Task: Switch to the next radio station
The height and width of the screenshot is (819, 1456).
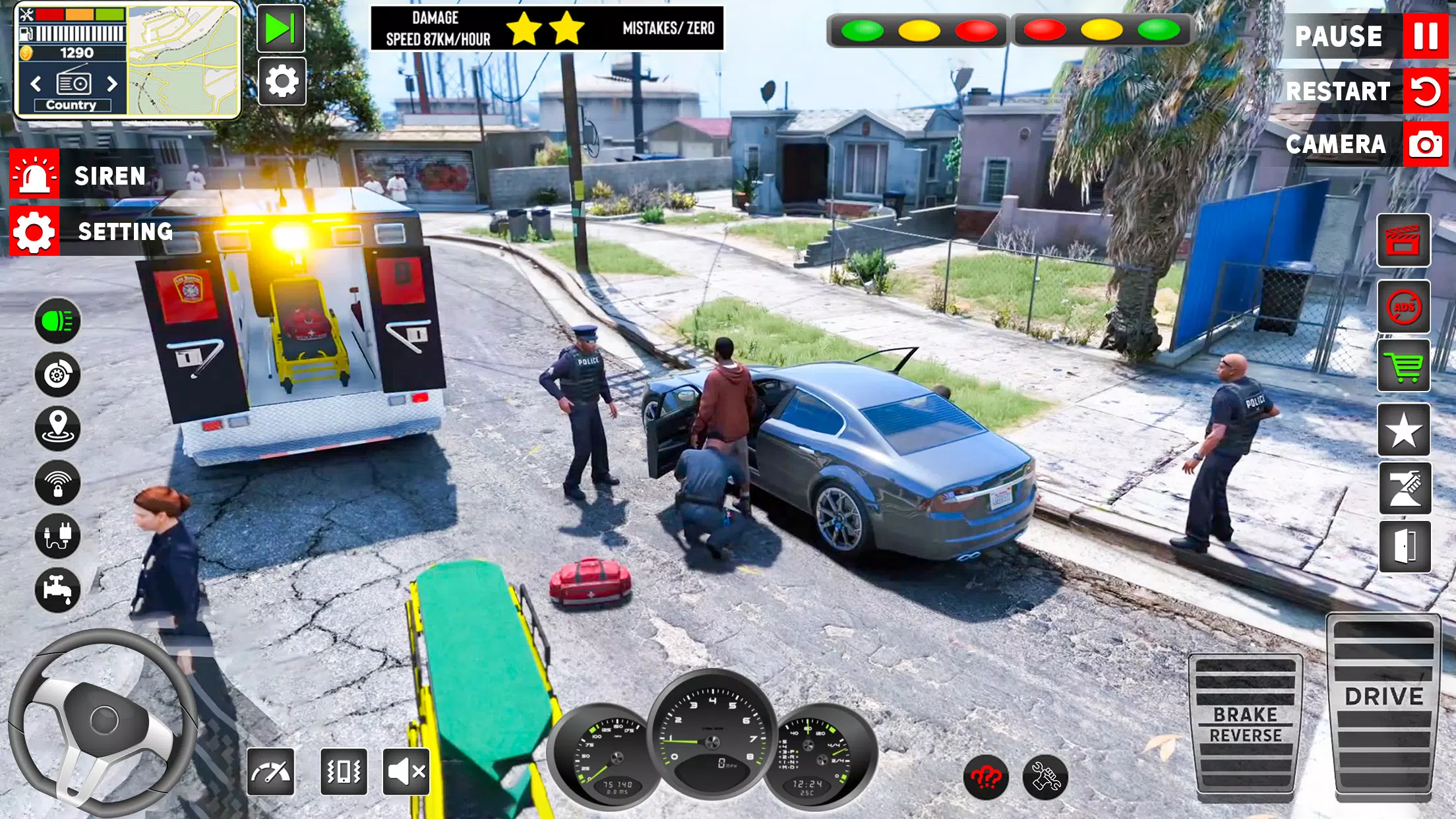Action: (x=112, y=84)
